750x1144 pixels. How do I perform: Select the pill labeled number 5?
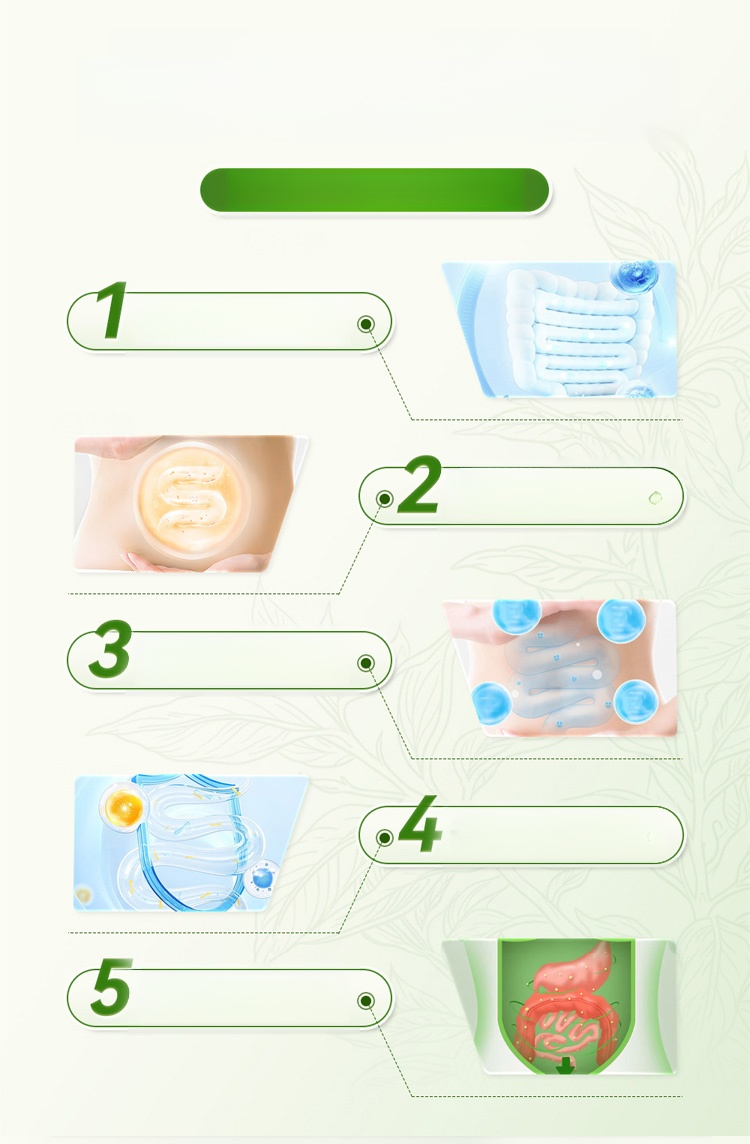230,998
